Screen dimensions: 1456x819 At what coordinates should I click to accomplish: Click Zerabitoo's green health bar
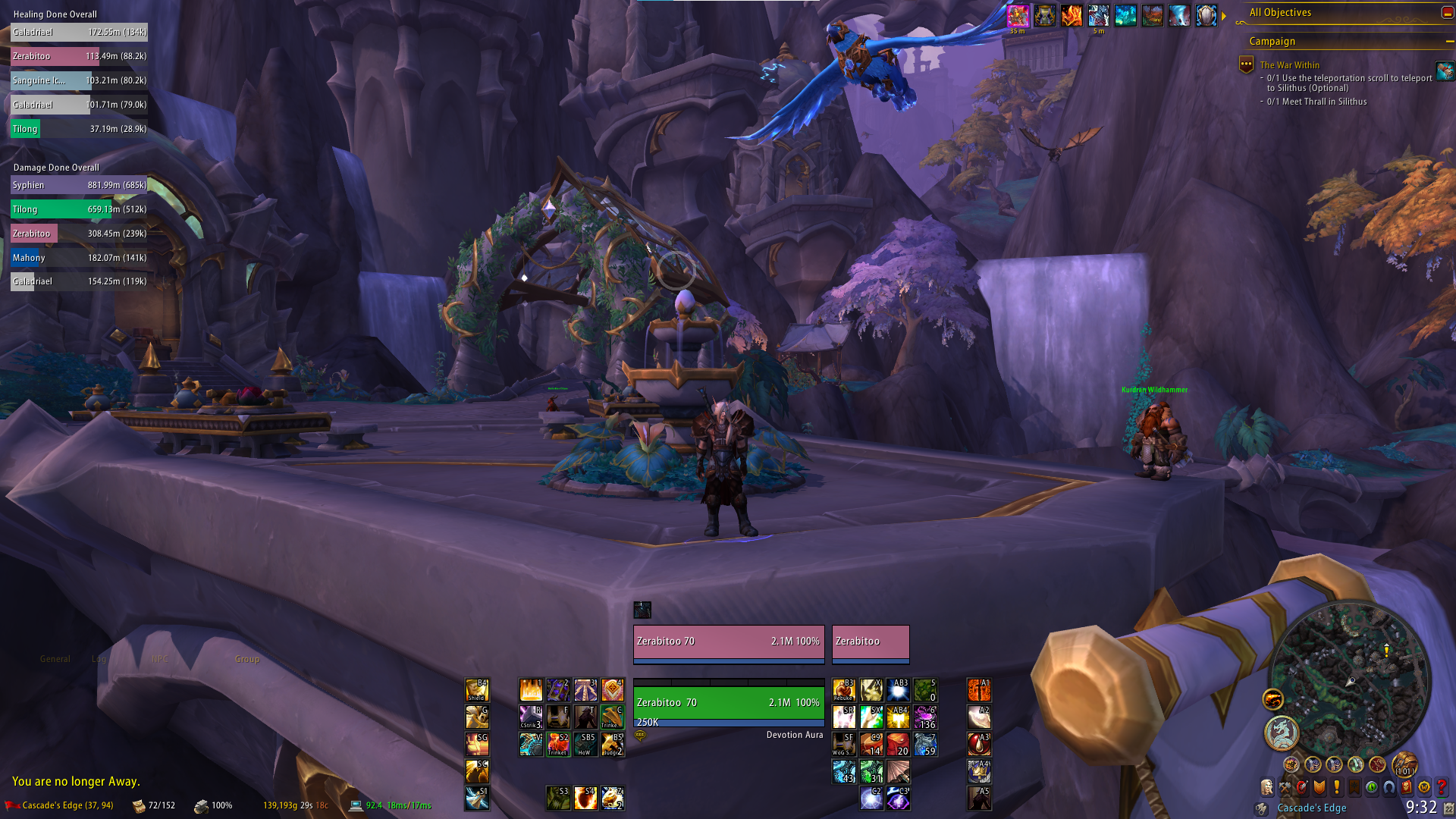coord(728,703)
